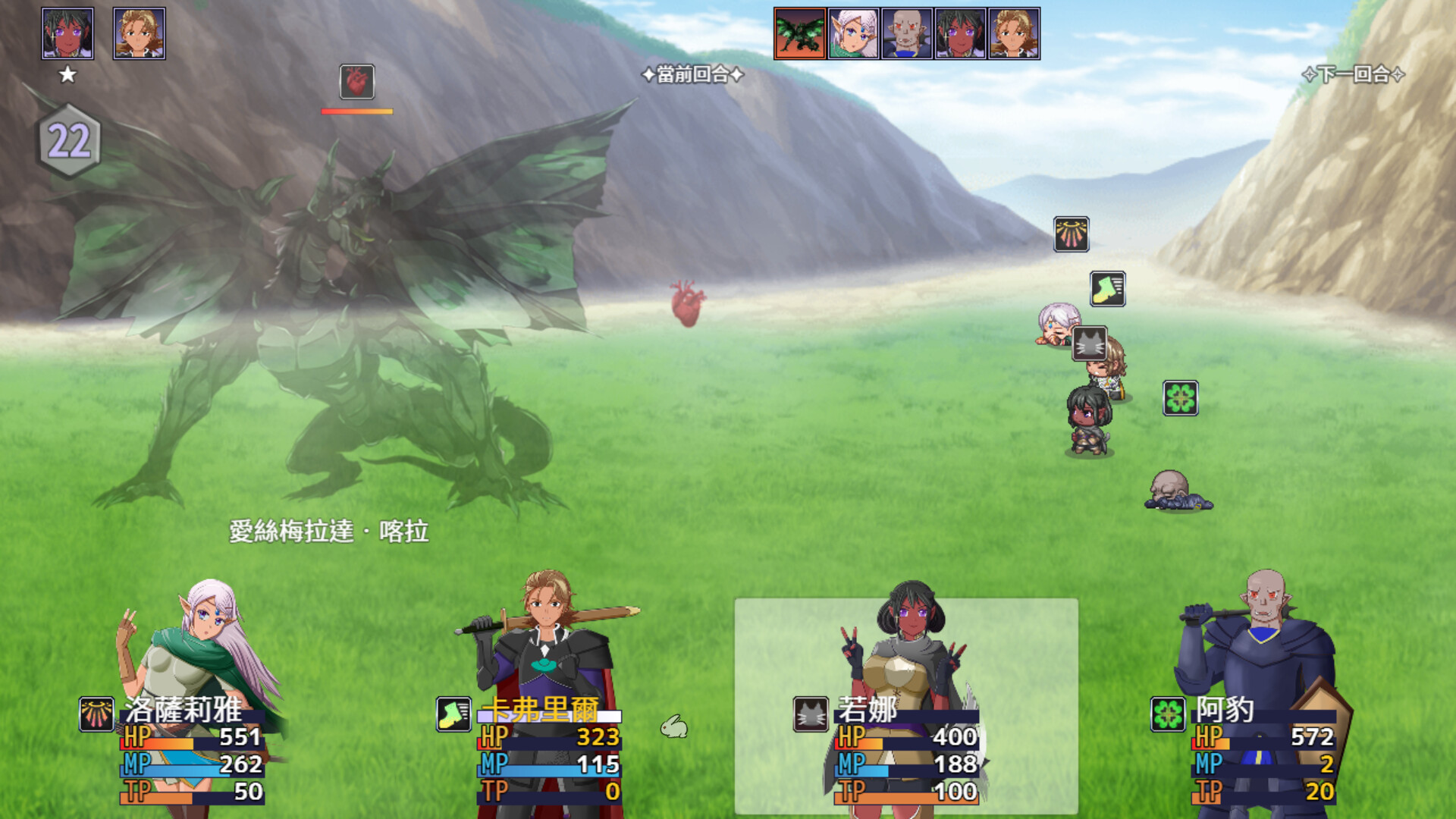Image resolution: width=1456 pixels, height=819 pixels.
Task: Click the sunburst skill icon on the battlefield
Action: (x=1072, y=235)
